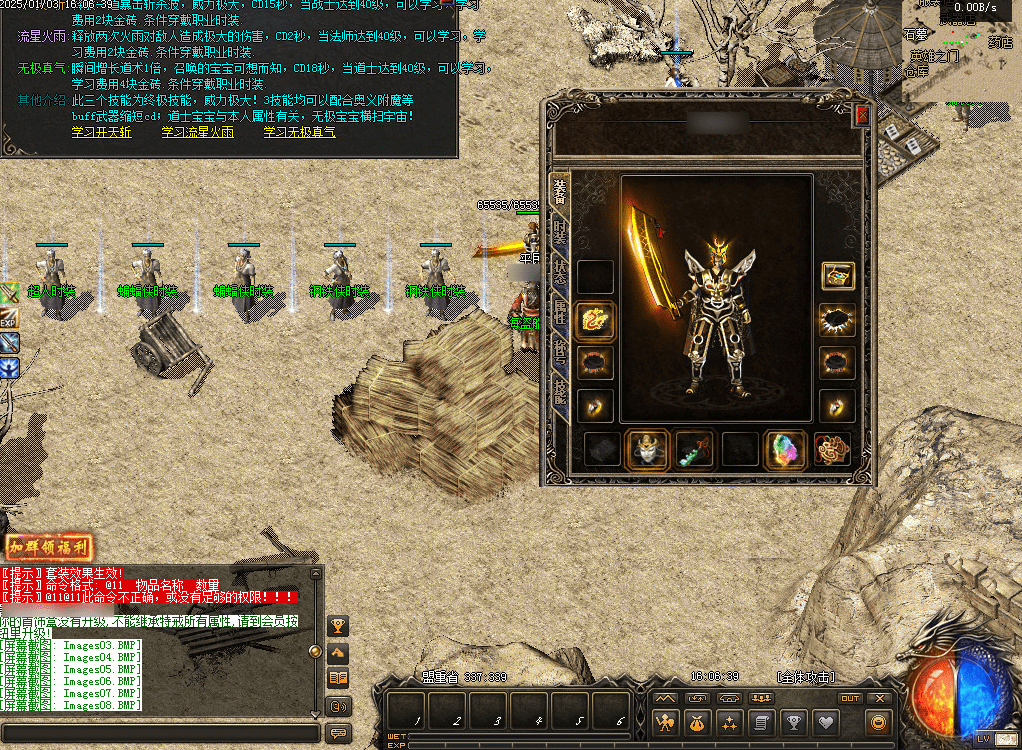Open the money bag inventory button
The height and width of the screenshot is (750, 1022).
[x=696, y=722]
